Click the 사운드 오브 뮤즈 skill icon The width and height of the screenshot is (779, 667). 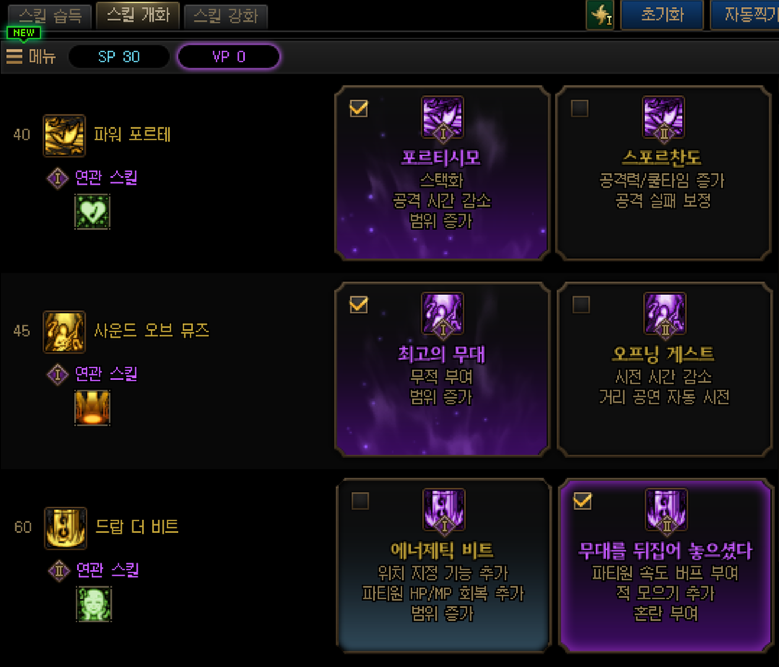(x=64, y=331)
